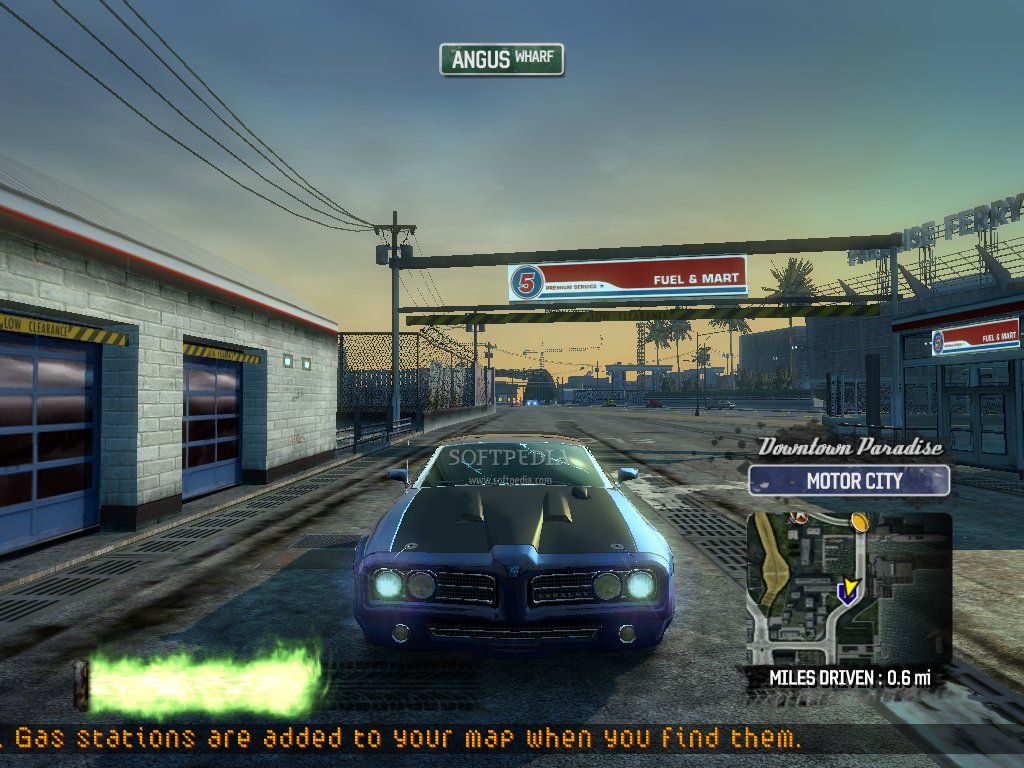Viewport: 1024px width, 768px height.
Task: Select the gold coin marker on minimap
Action: (859, 521)
